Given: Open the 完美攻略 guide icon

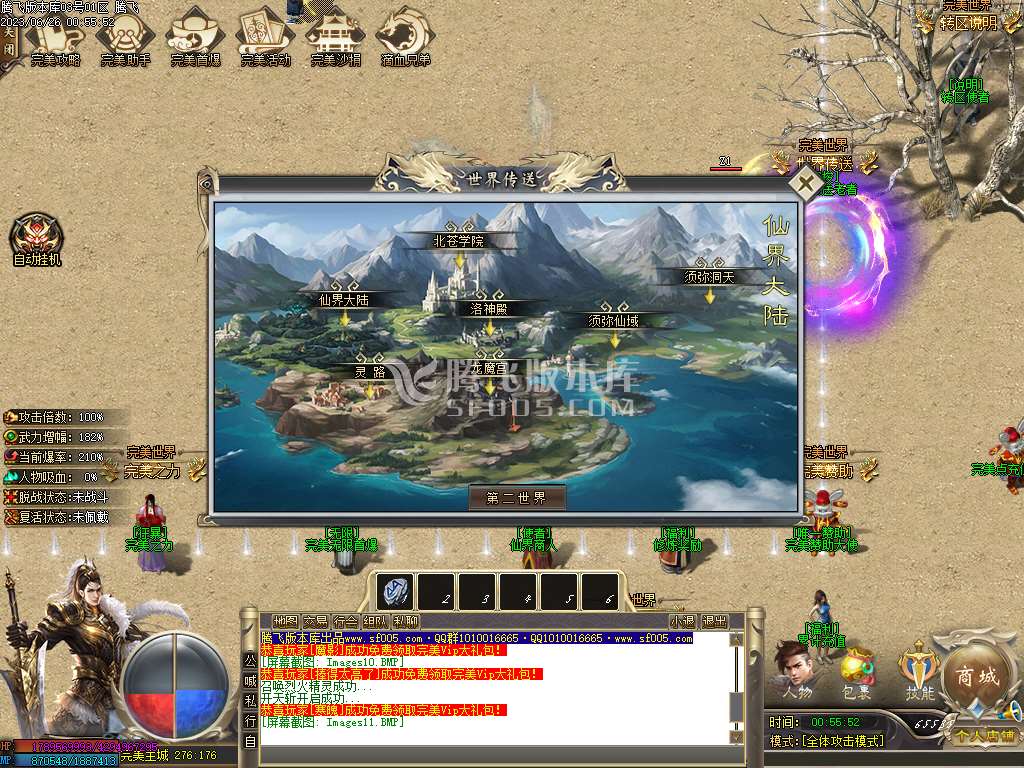Looking at the screenshot, I should pos(55,38).
